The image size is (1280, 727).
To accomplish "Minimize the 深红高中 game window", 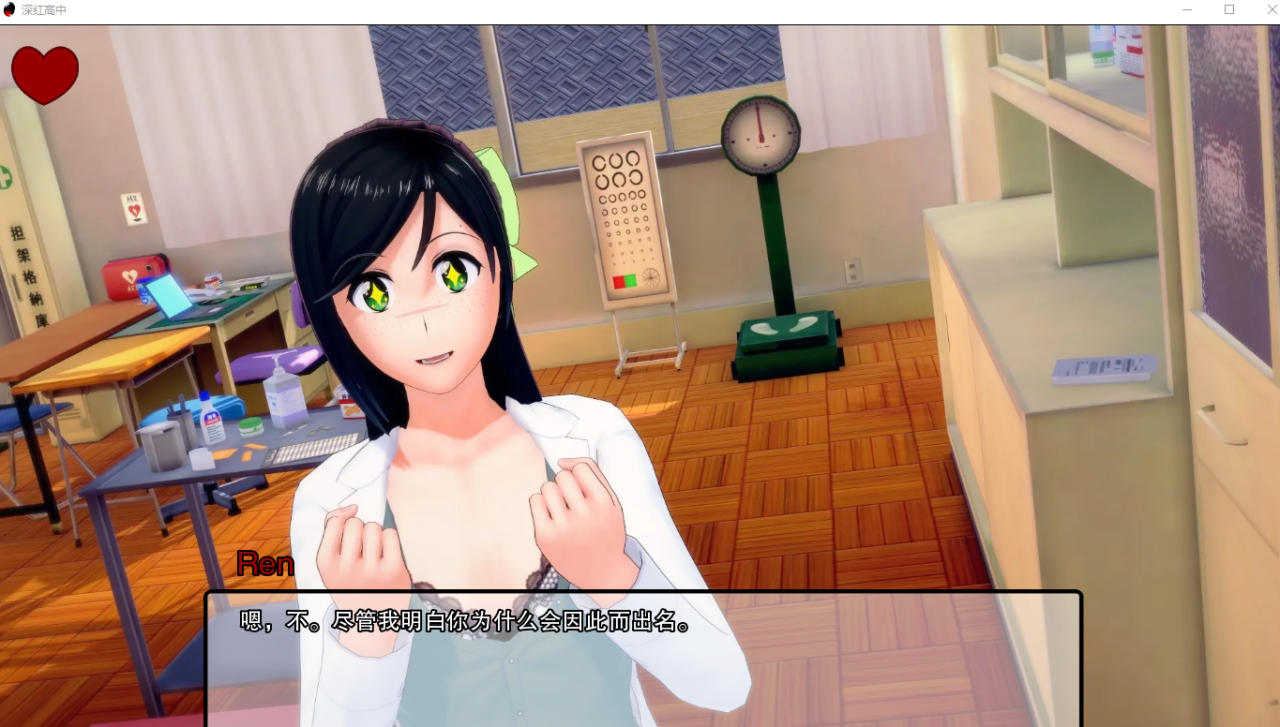I will pyautogui.click(x=1186, y=10).
